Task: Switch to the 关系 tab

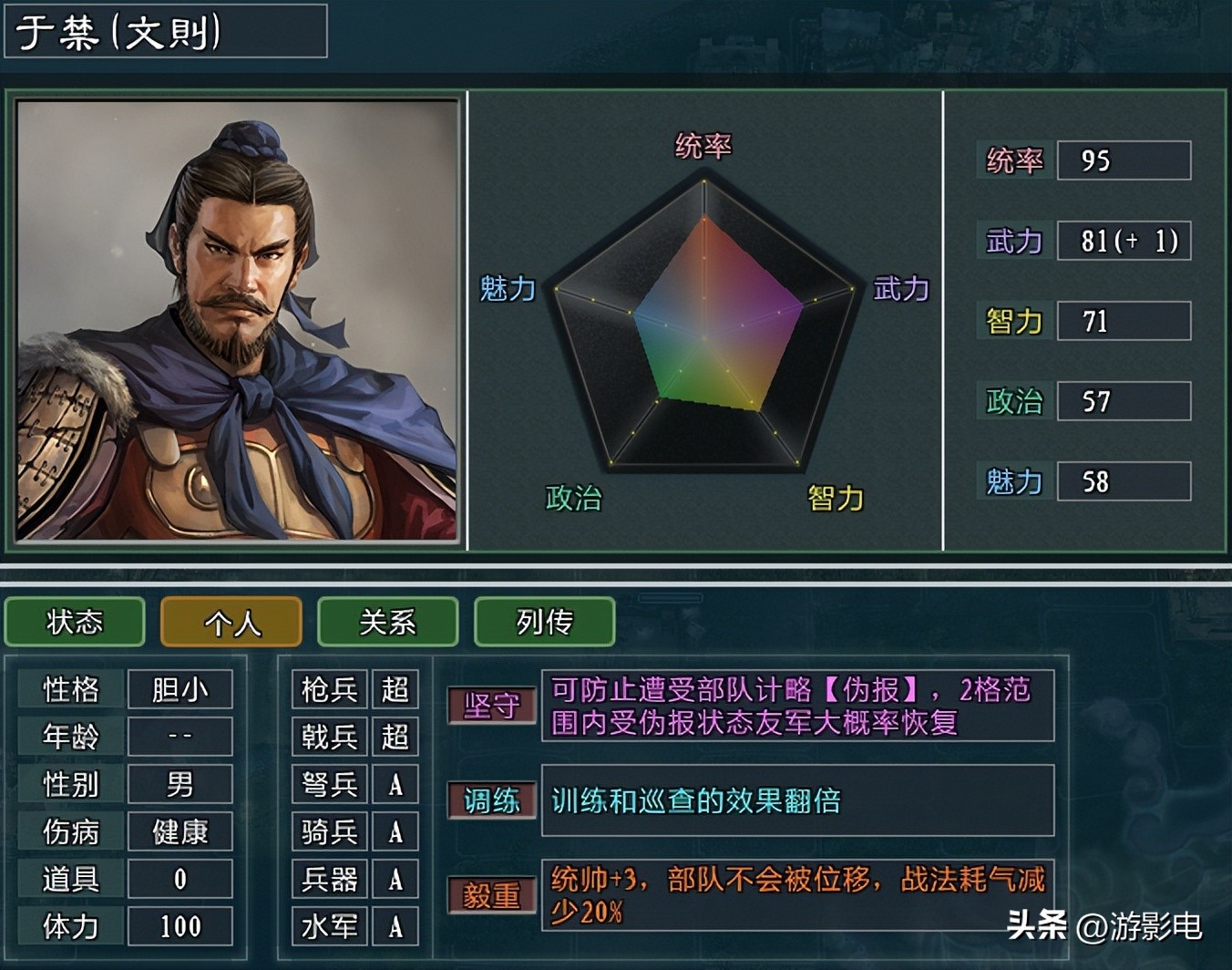Action: click(x=387, y=622)
